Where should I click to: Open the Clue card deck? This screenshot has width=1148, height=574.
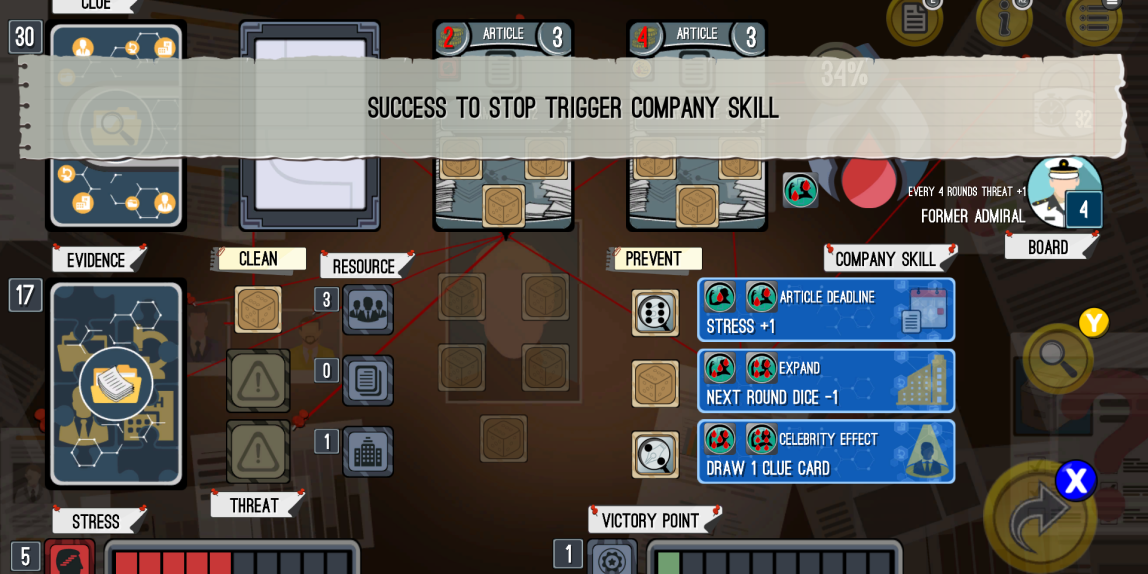click(x=116, y=125)
